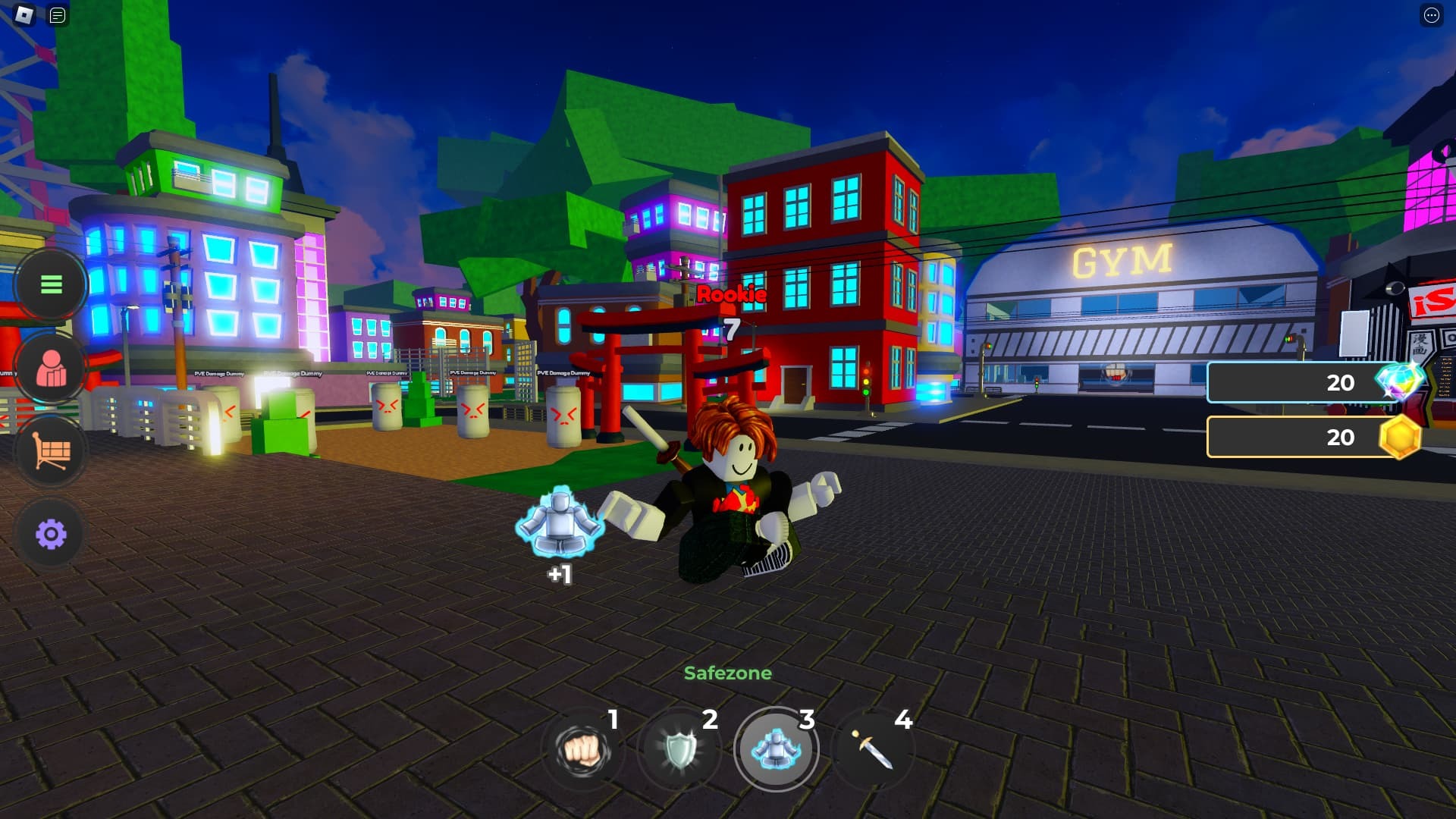
Task: Open the green hamburger menu button
Action: [x=51, y=284]
